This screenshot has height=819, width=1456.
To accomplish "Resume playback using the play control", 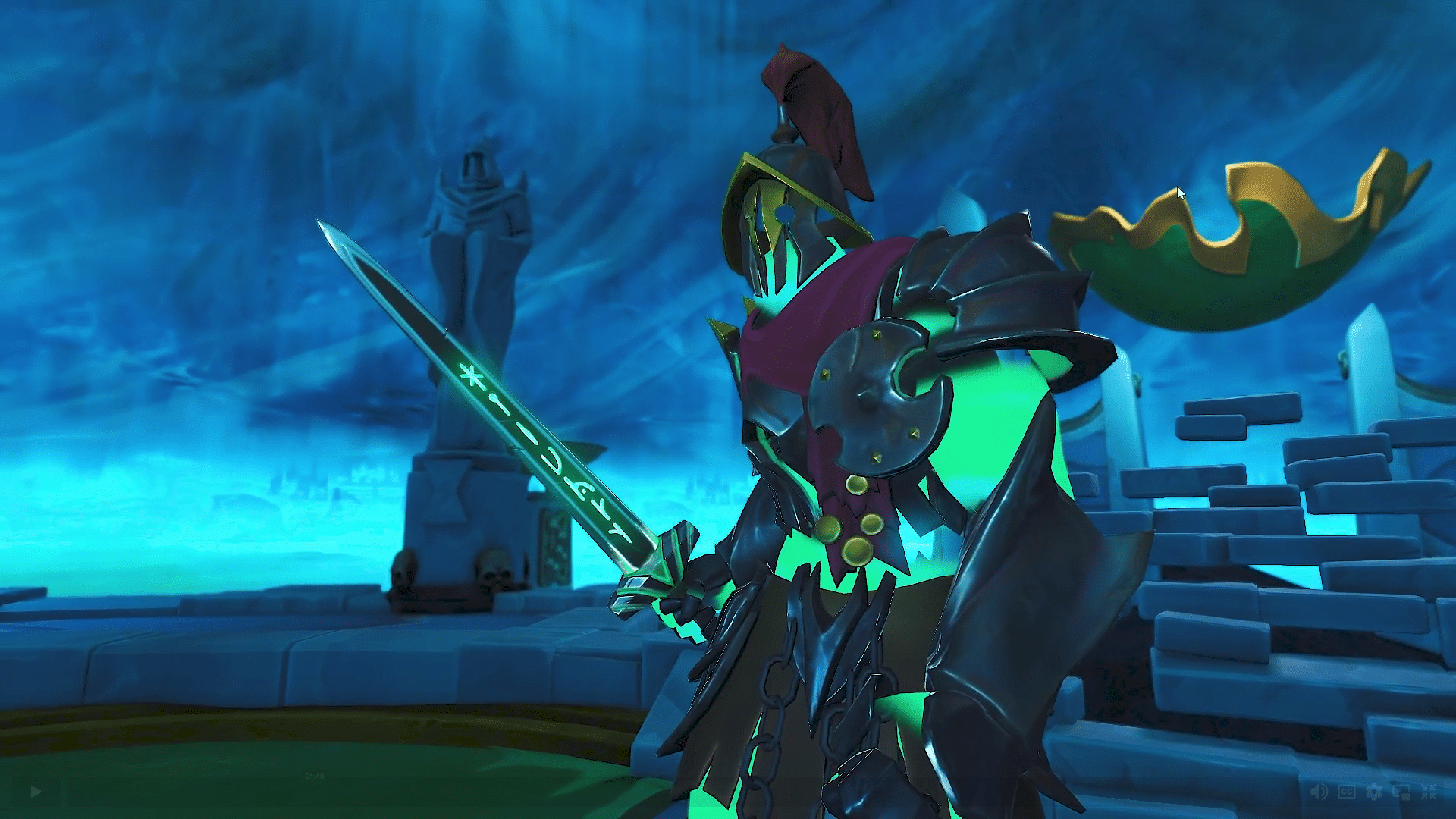I will [35, 791].
